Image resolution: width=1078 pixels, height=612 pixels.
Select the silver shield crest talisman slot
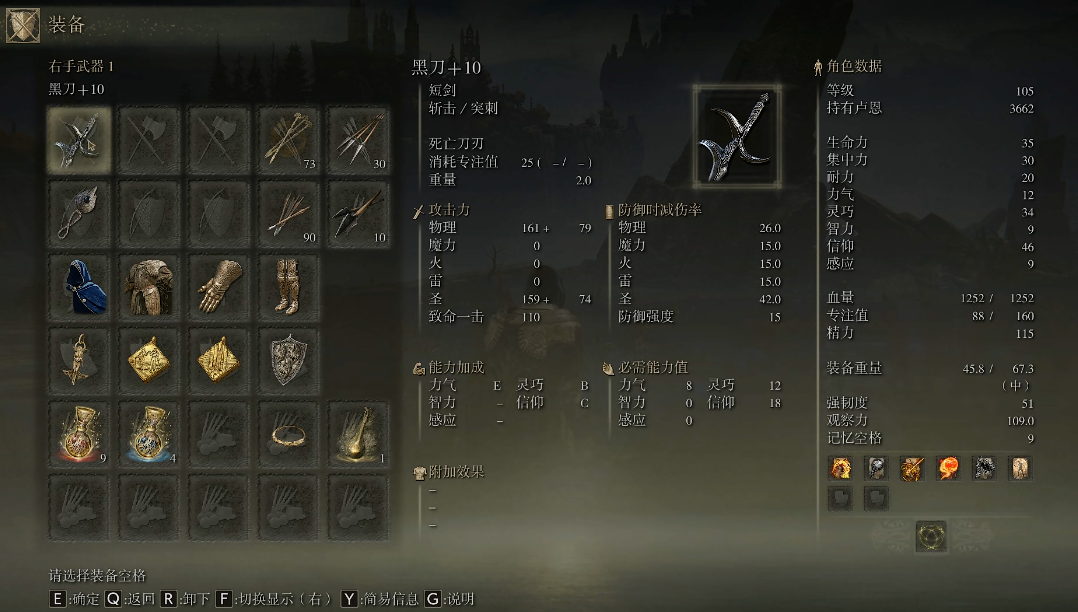289,360
